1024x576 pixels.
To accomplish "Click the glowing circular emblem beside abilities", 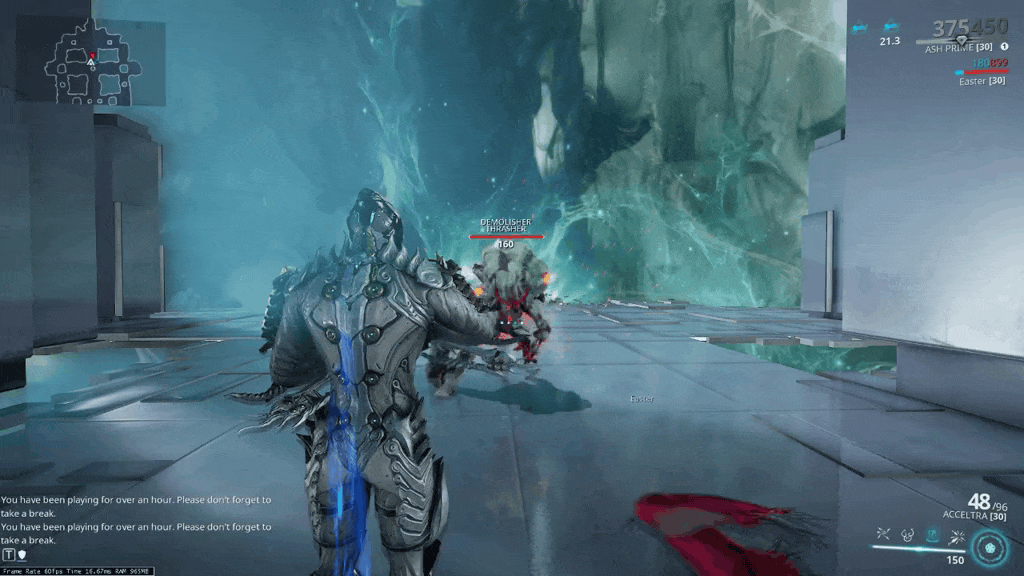I will pos(992,548).
